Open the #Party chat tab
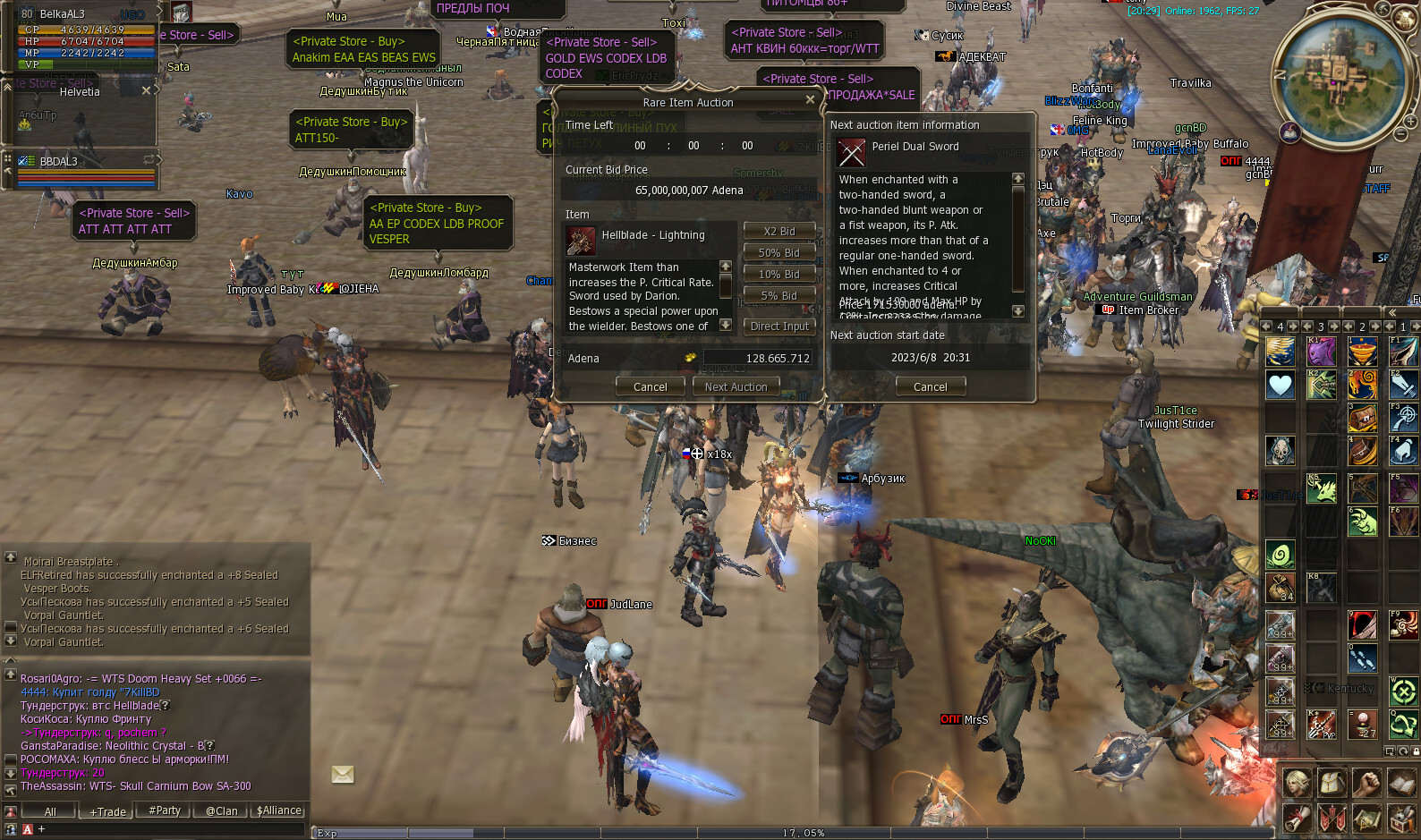1421x840 pixels. point(165,810)
